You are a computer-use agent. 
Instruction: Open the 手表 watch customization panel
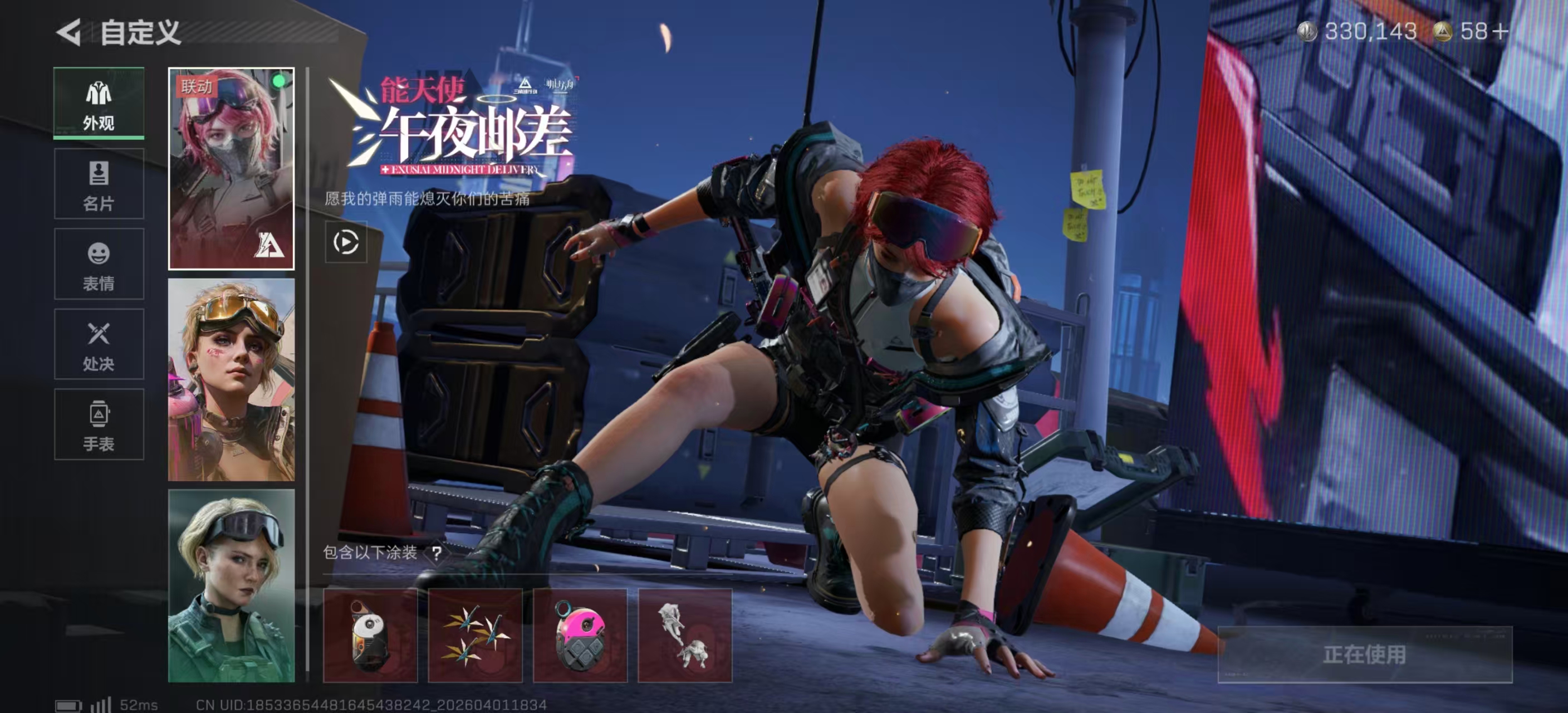click(99, 425)
